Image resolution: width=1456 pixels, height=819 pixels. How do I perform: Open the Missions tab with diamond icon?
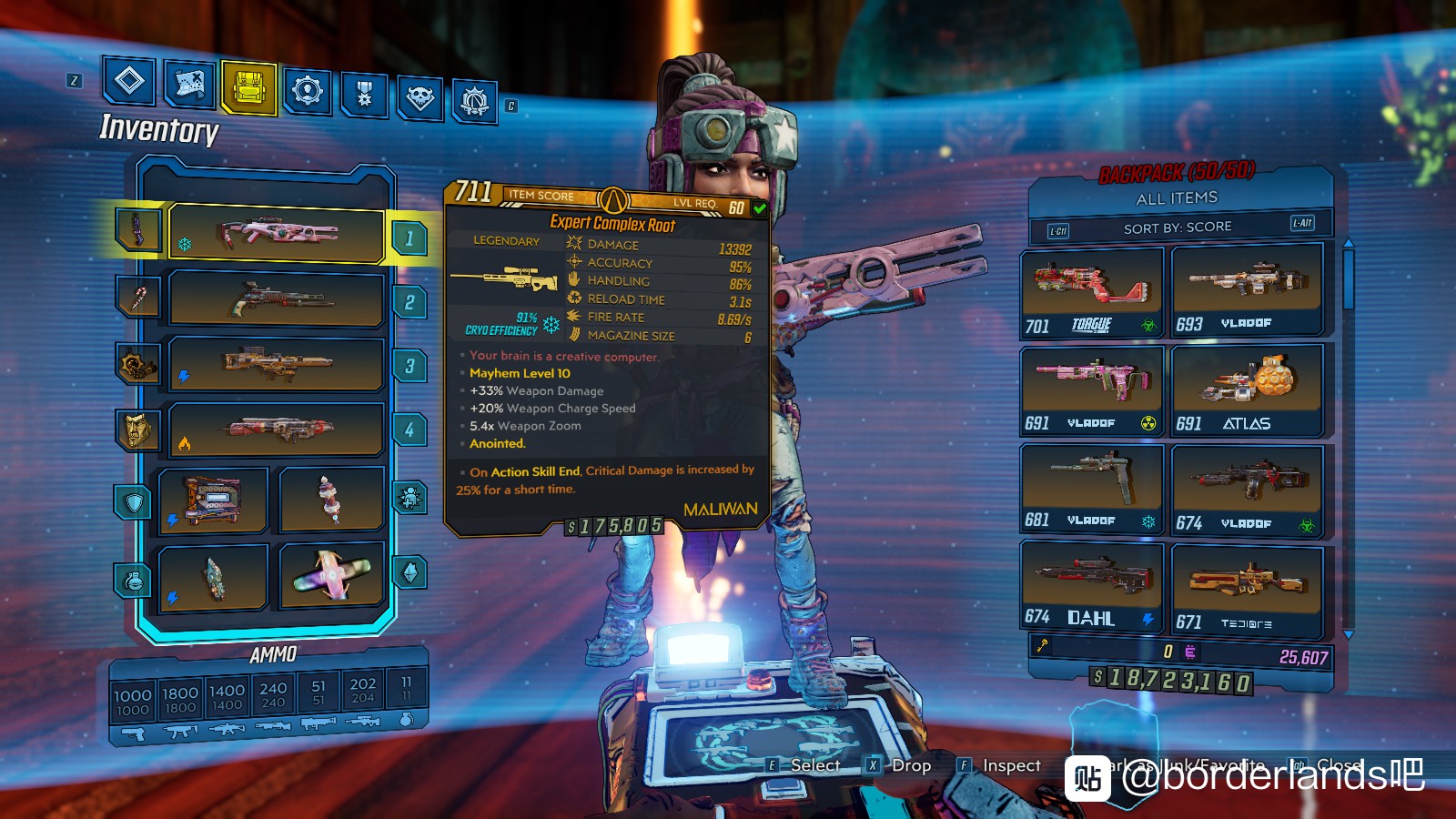click(x=128, y=82)
